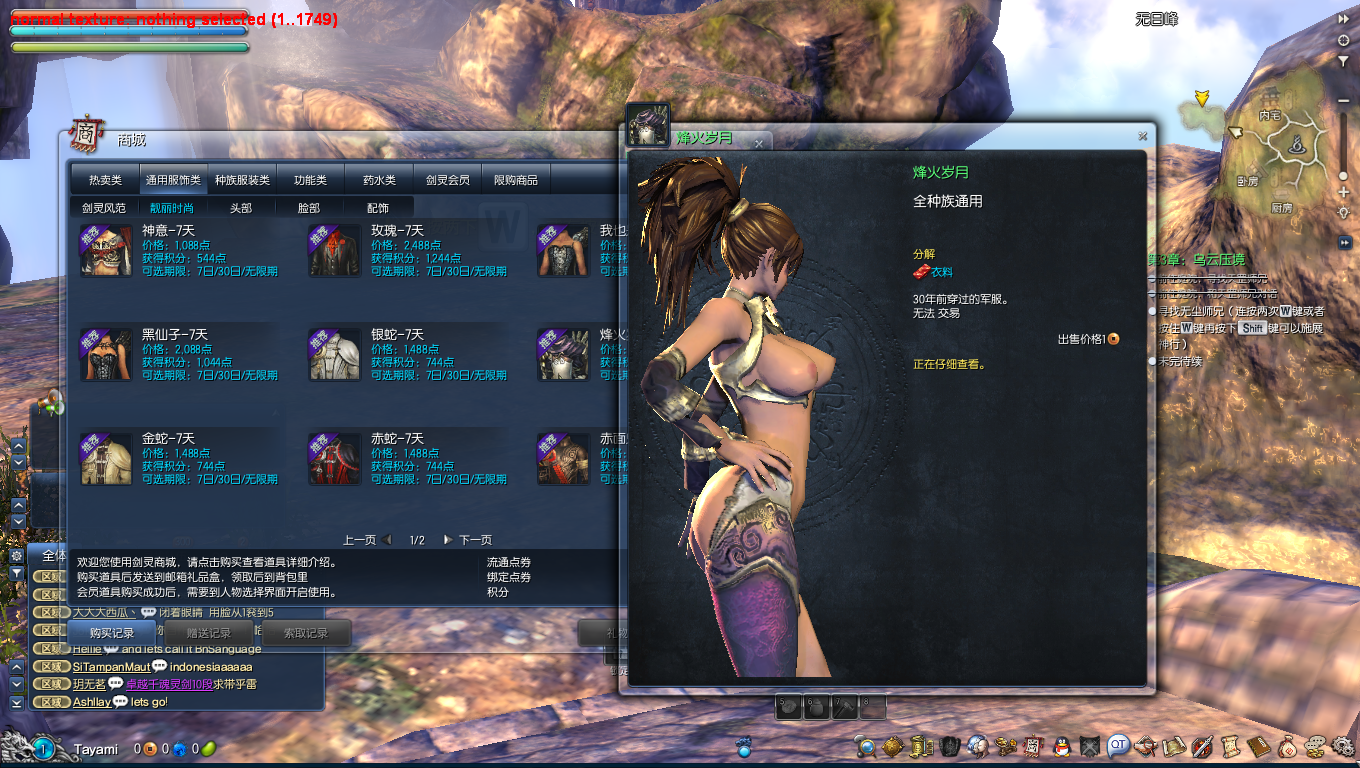Open the 热卖类 shop category
Image resolution: width=1360 pixels, height=768 pixels.
[105, 180]
